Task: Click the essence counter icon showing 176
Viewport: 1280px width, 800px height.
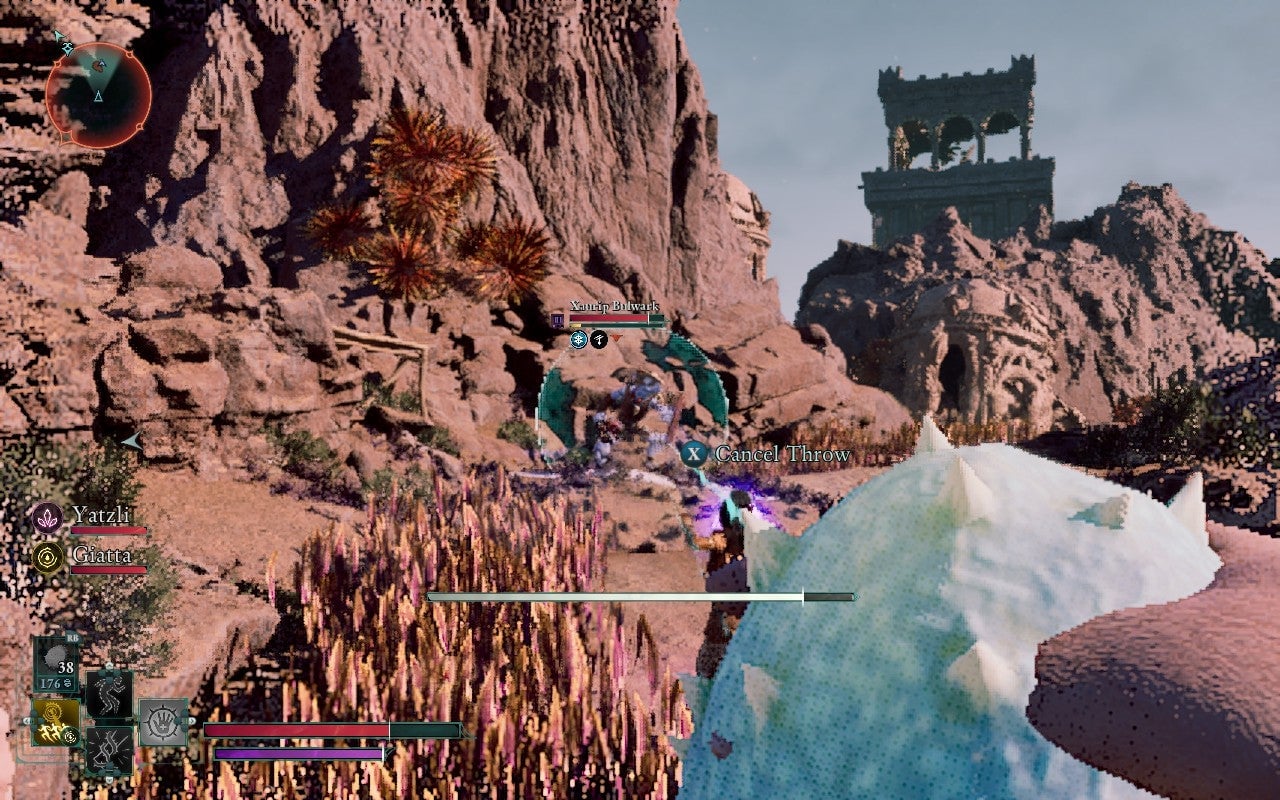Action: pyautogui.click(x=55, y=683)
